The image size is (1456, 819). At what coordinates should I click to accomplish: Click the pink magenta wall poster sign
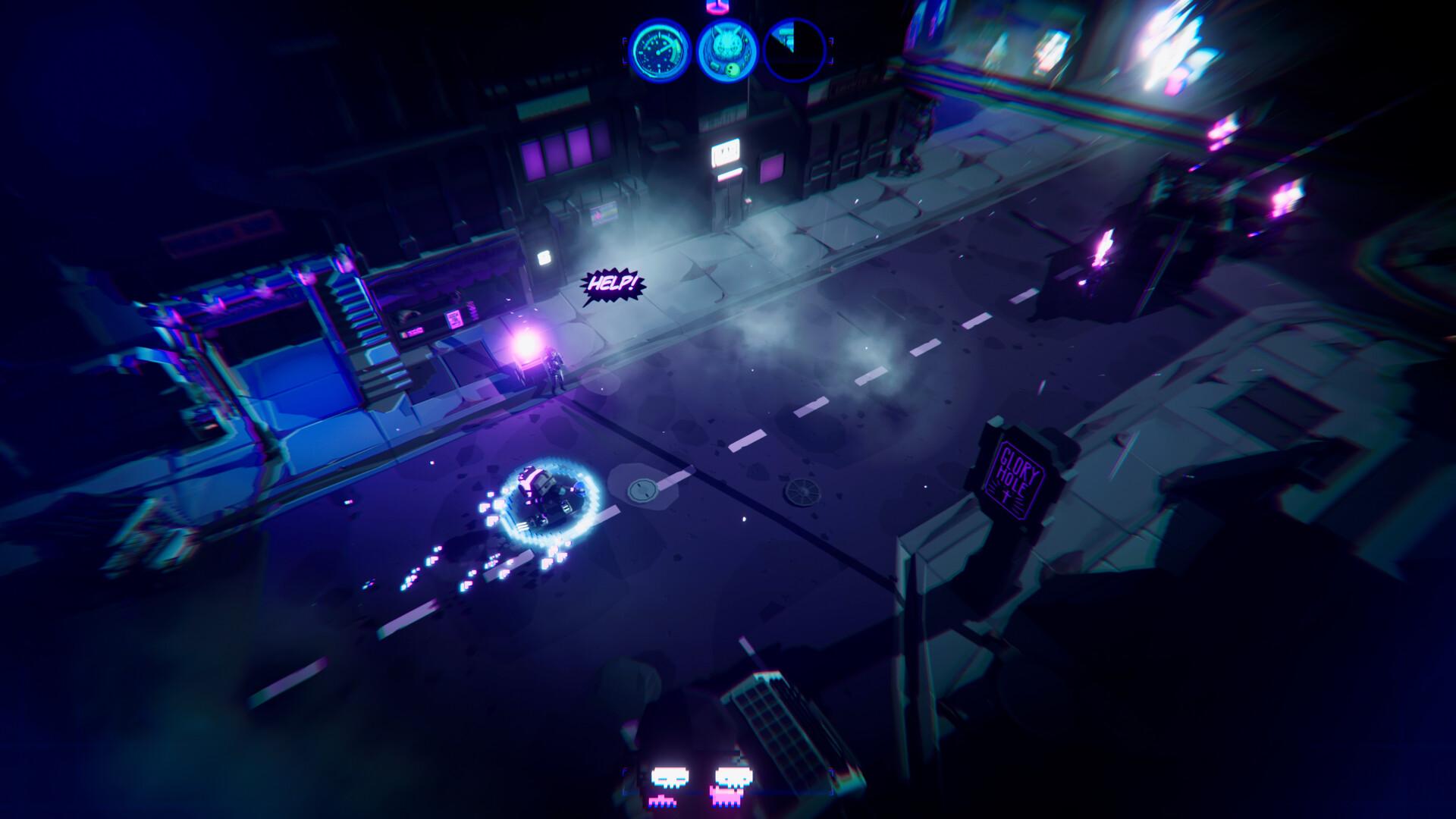[453, 320]
